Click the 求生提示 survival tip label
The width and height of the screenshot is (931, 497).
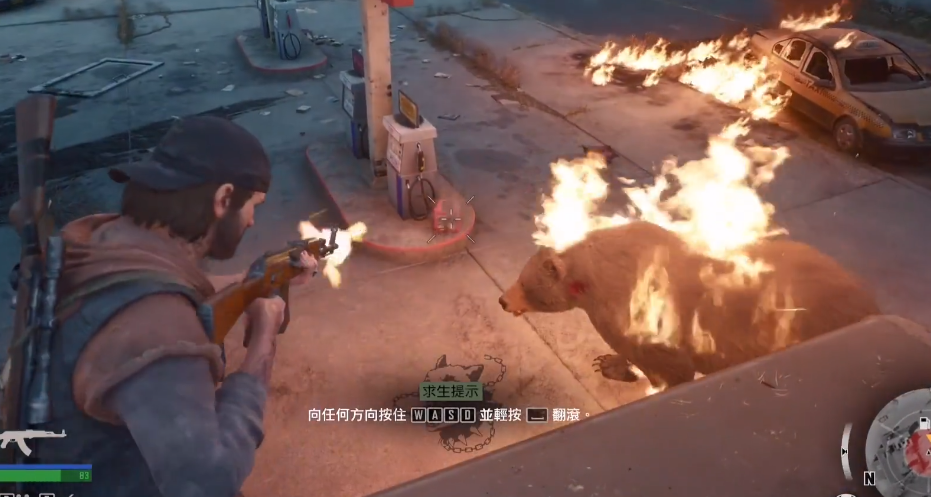tap(451, 392)
